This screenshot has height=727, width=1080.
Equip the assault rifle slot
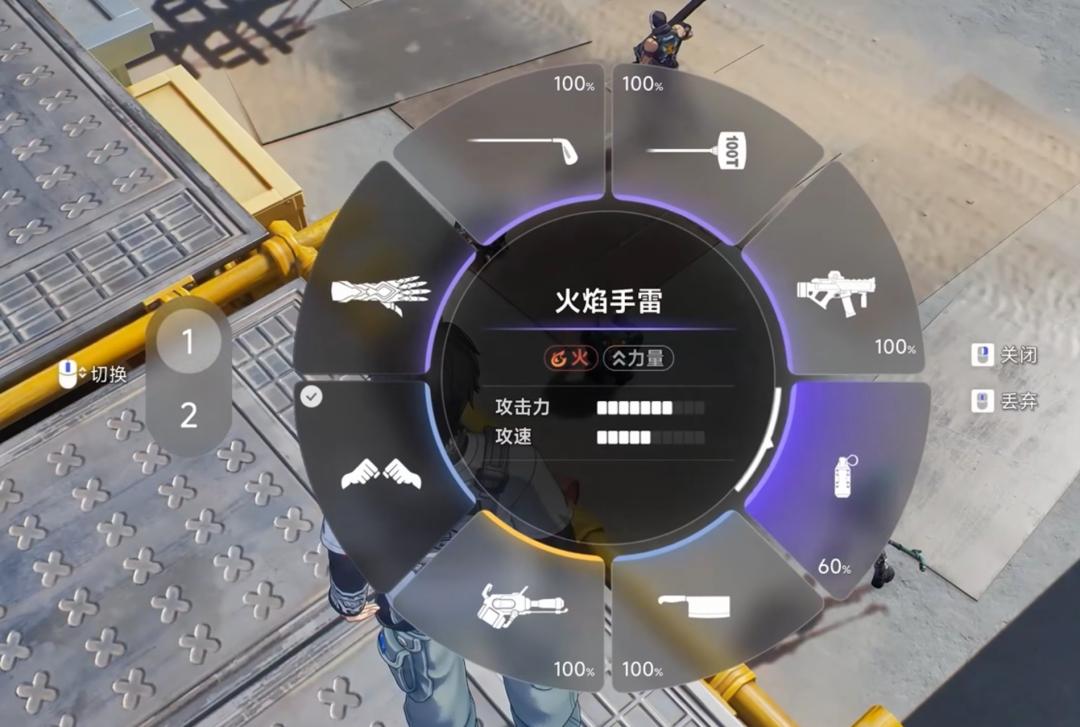click(x=834, y=290)
